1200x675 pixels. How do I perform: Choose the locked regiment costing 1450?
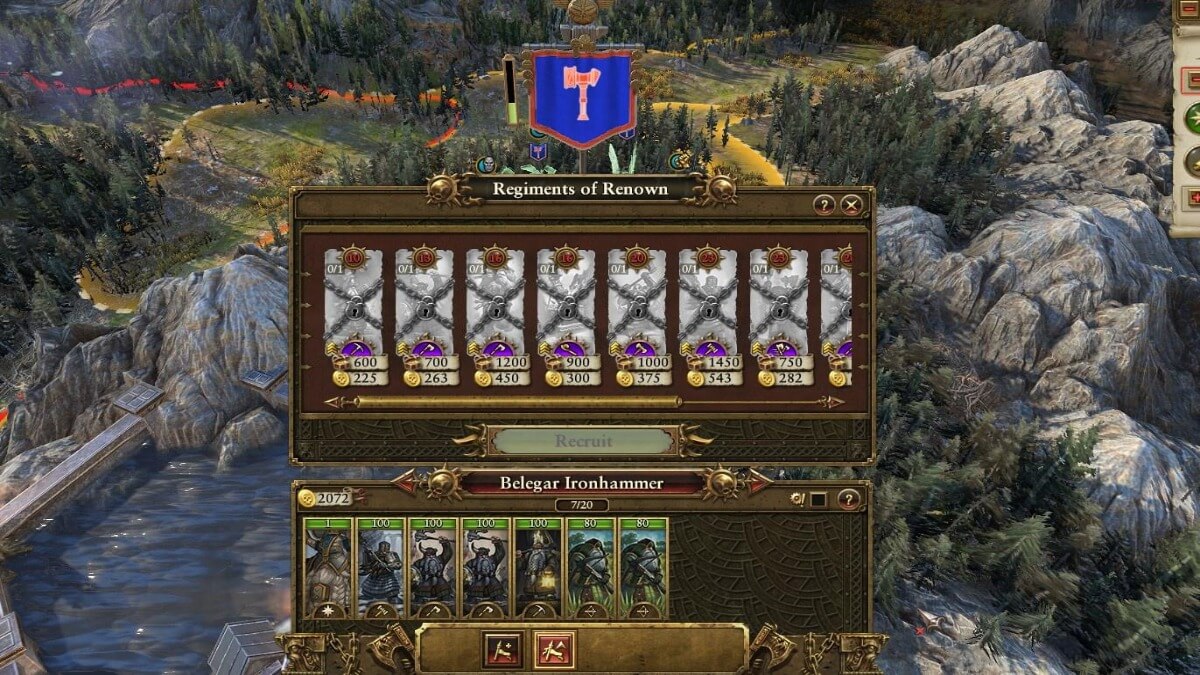pos(708,300)
